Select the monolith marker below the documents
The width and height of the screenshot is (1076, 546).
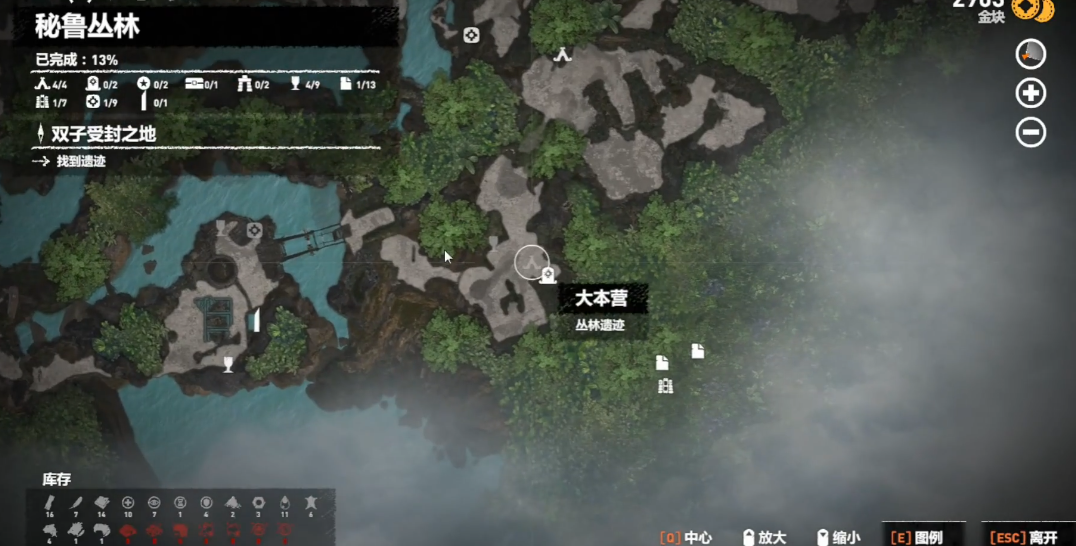tap(665, 386)
